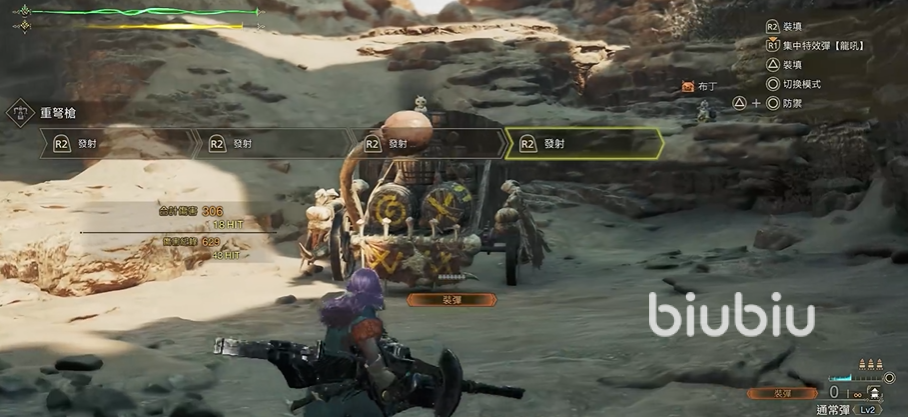Select the highlighted 發射 combo step
908x417 pixels.
584,144
